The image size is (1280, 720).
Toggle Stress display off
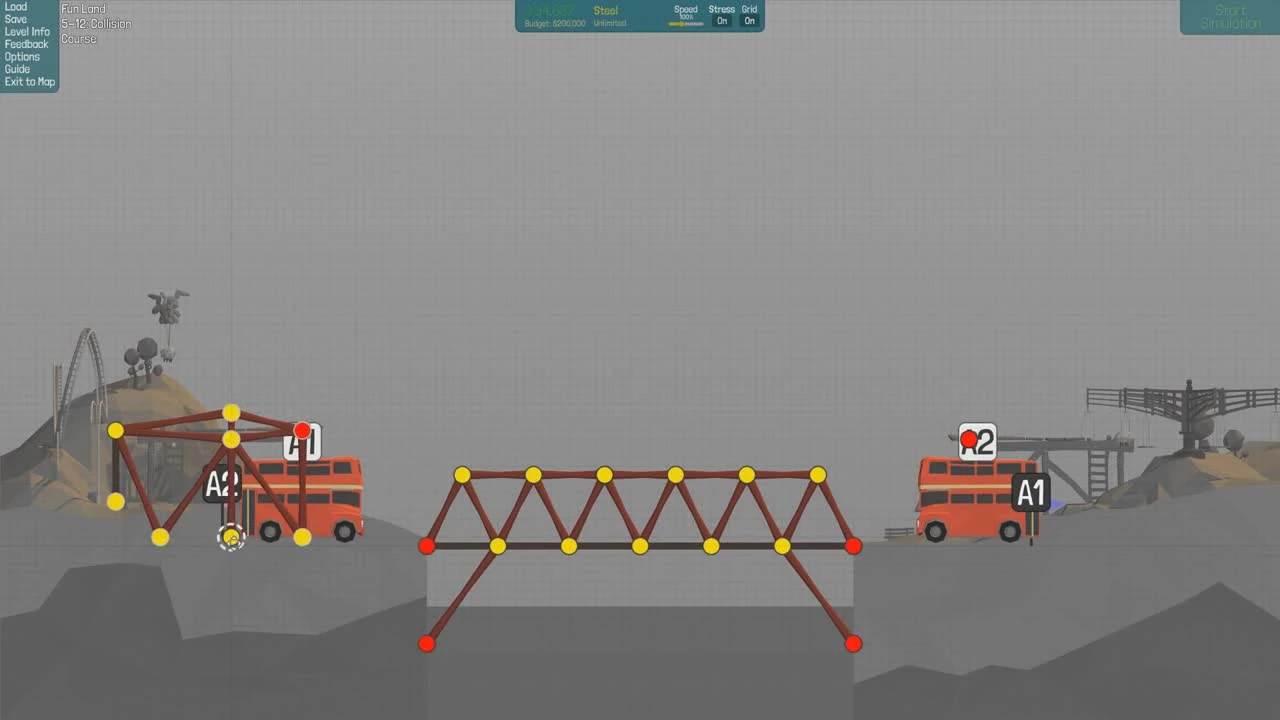(721, 20)
